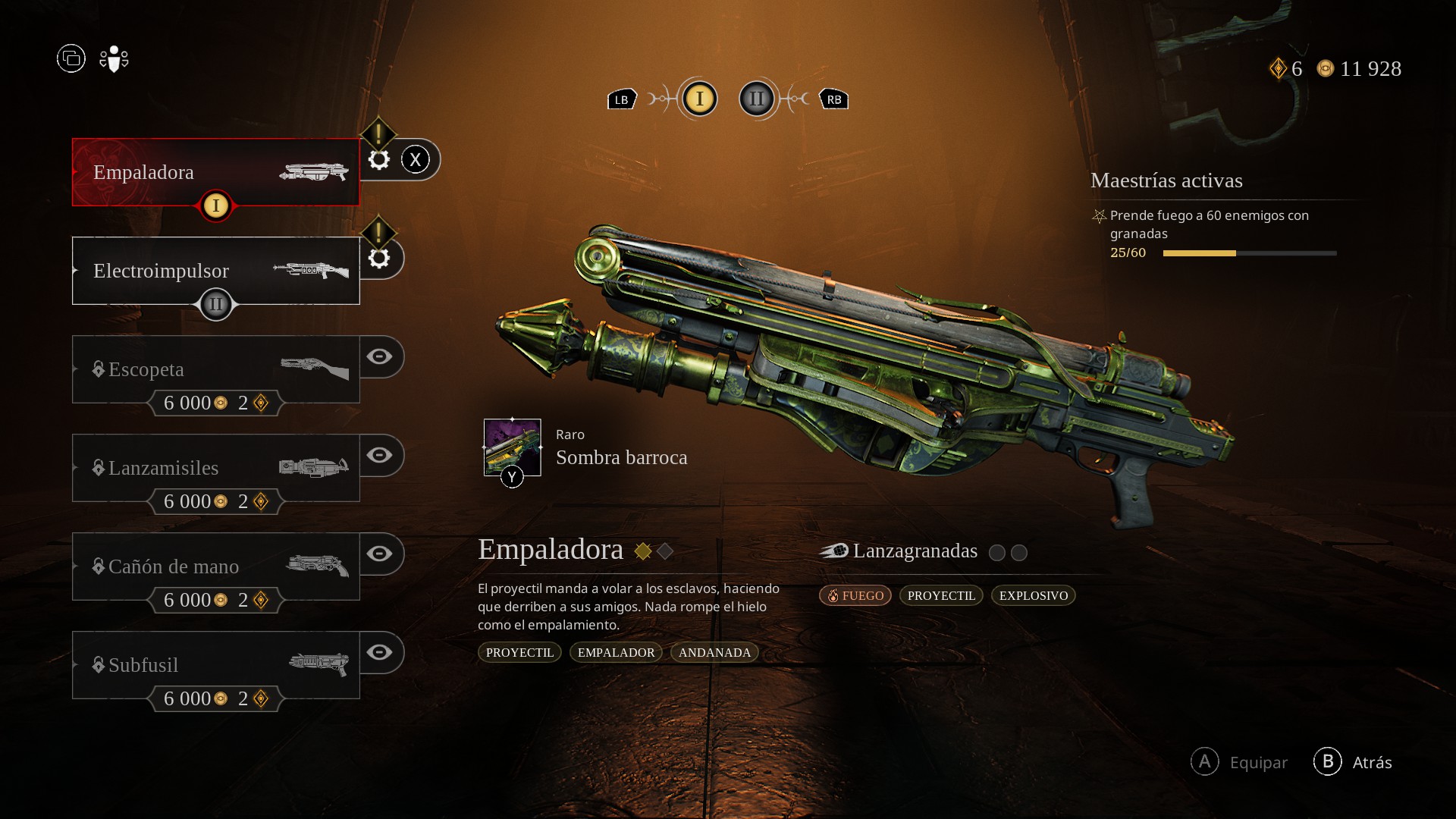Viewport: 1456px width, 819px height.
Task: Select the locked Lanzamisiles weapon
Action: coord(215,468)
